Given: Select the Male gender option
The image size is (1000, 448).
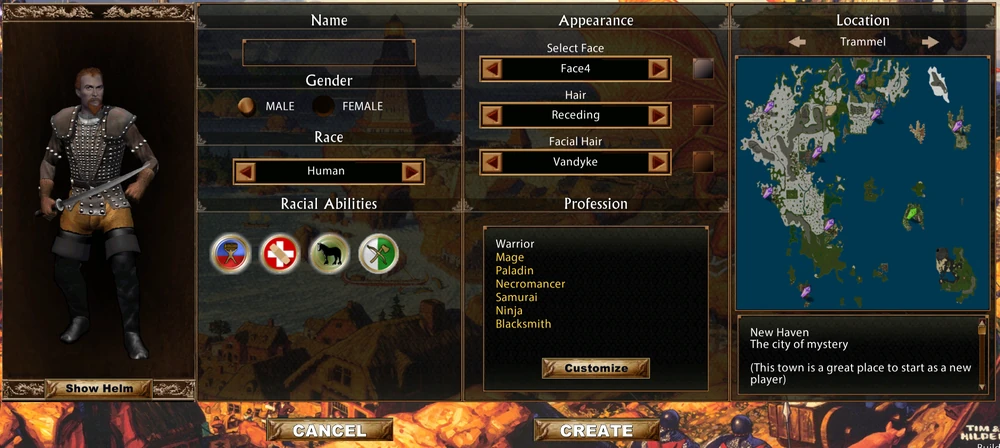Looking at the screenshot, I should 245,106.
